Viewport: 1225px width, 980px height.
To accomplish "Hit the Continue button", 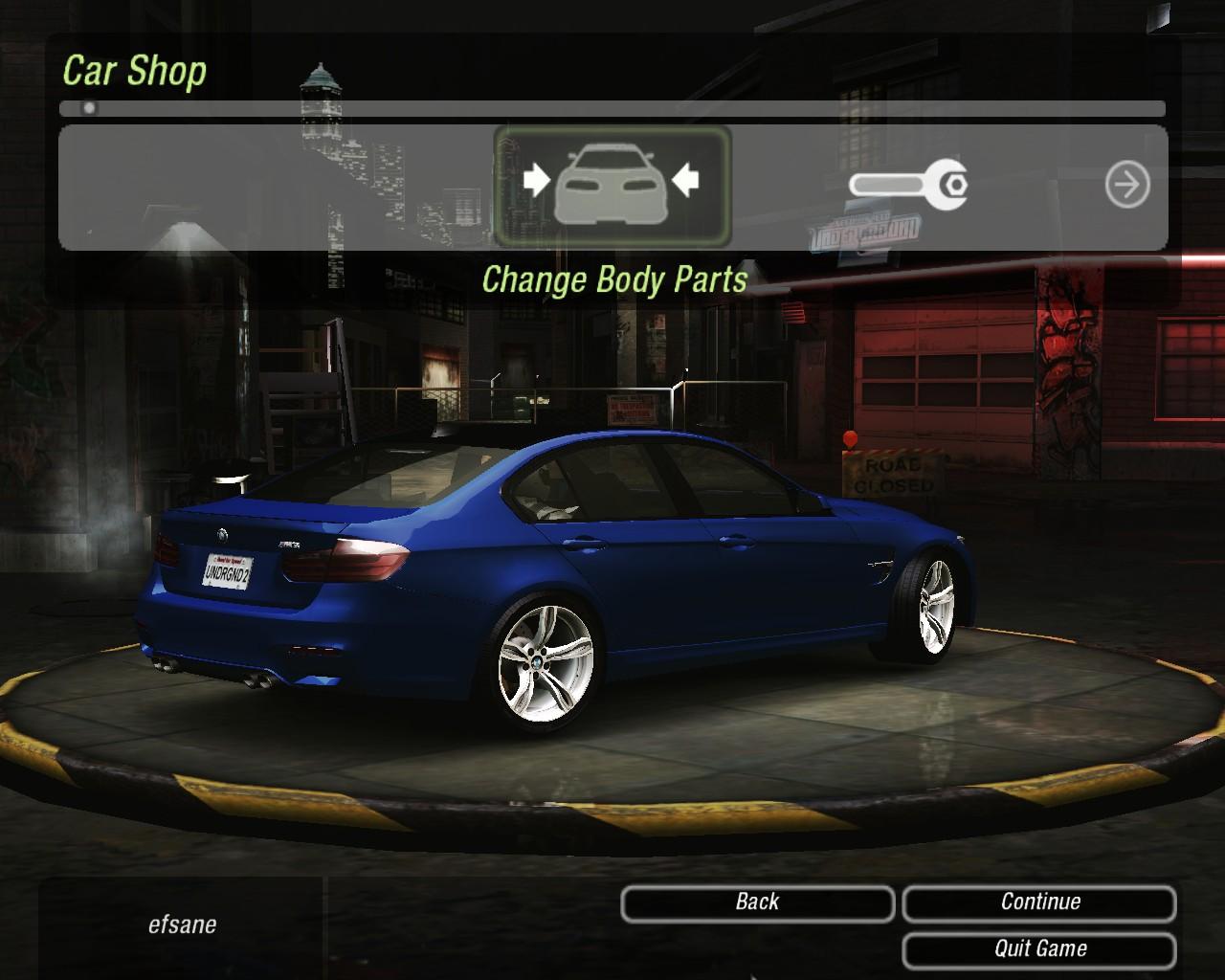I will click(x=1039, y=902).
